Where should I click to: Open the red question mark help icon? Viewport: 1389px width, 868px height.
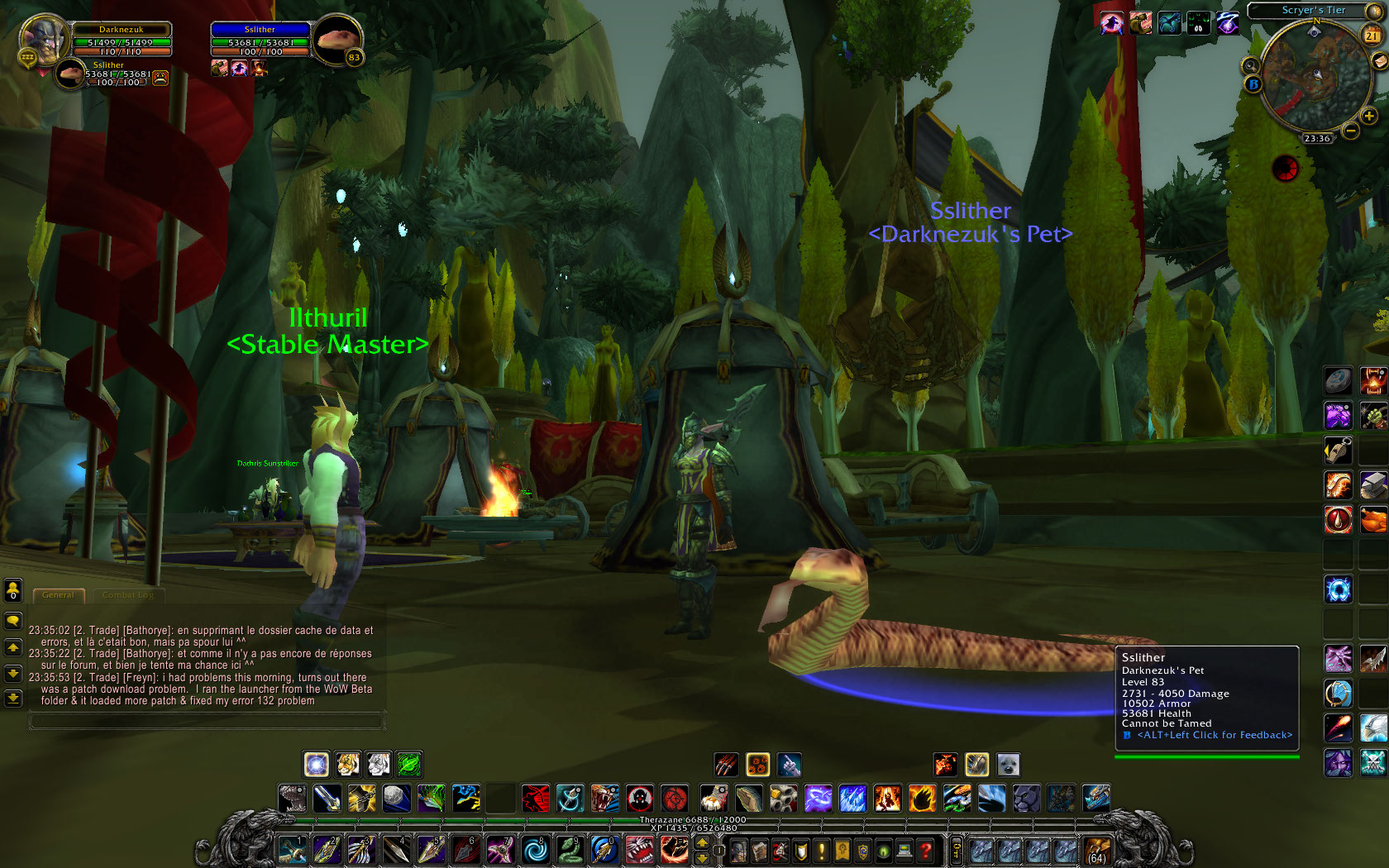coord(925,849)
